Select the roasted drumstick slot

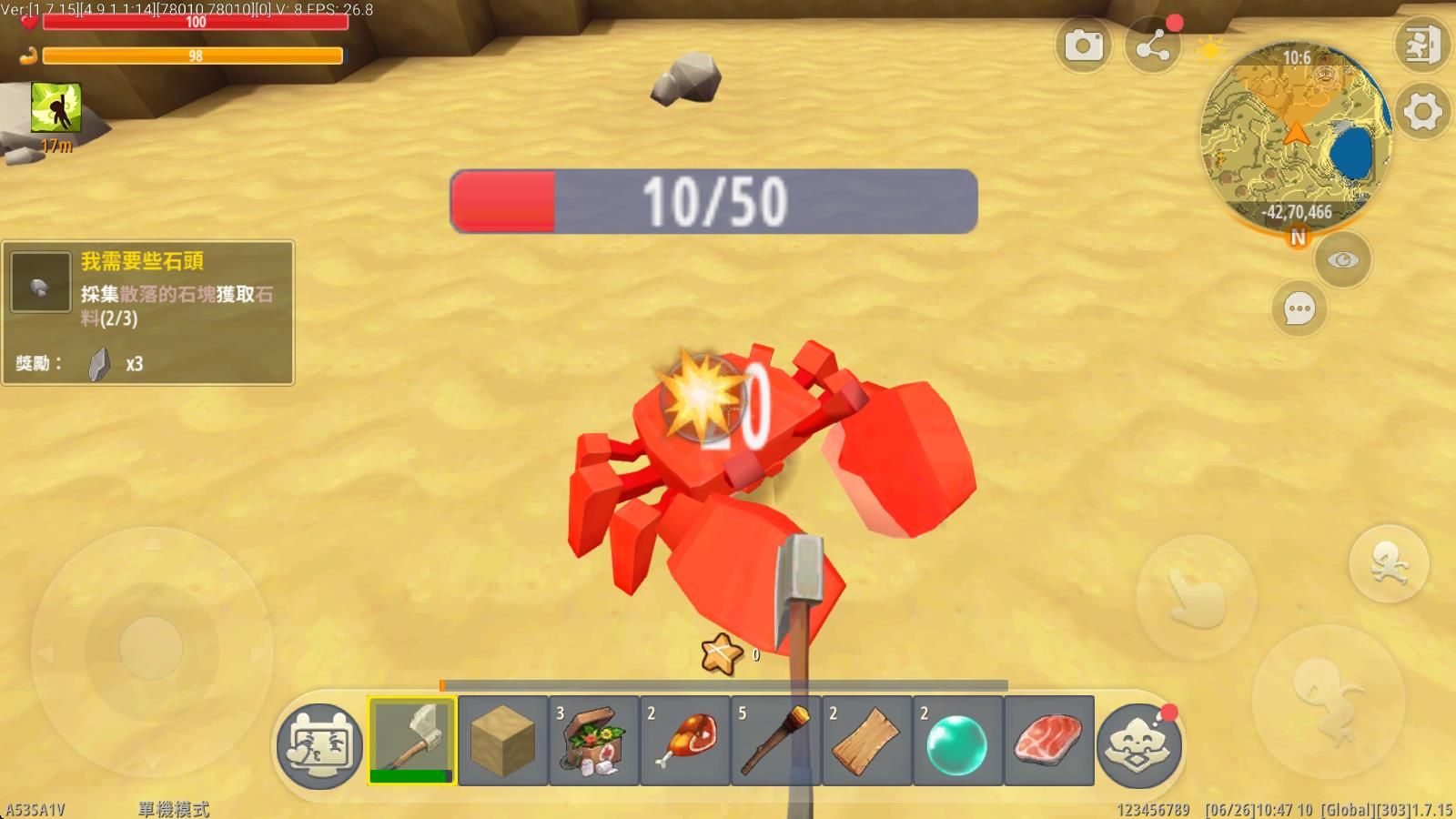coord(685,740)
